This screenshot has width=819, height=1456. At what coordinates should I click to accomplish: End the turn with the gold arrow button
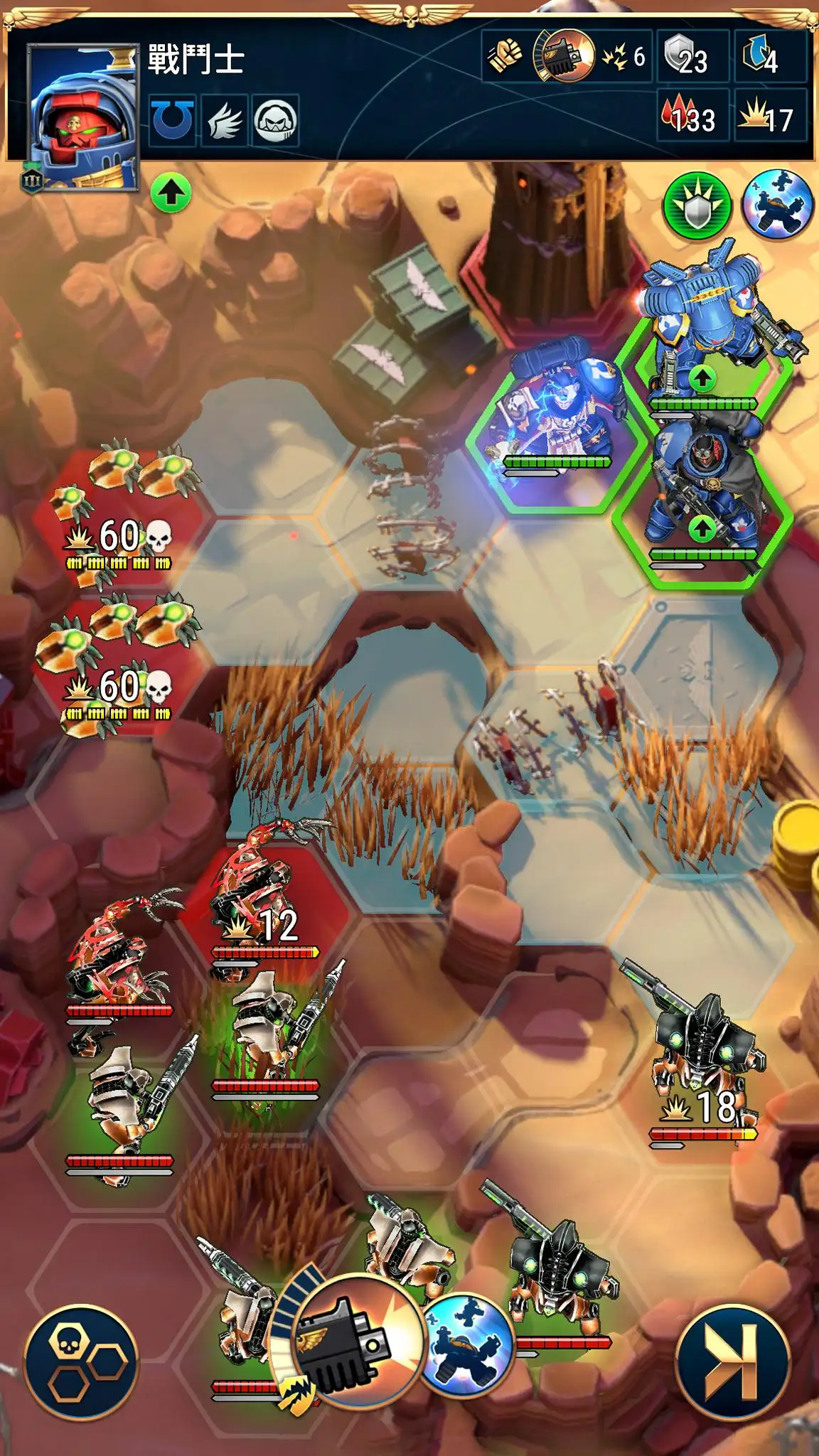pyautogui.click(x=732, y=1361)
